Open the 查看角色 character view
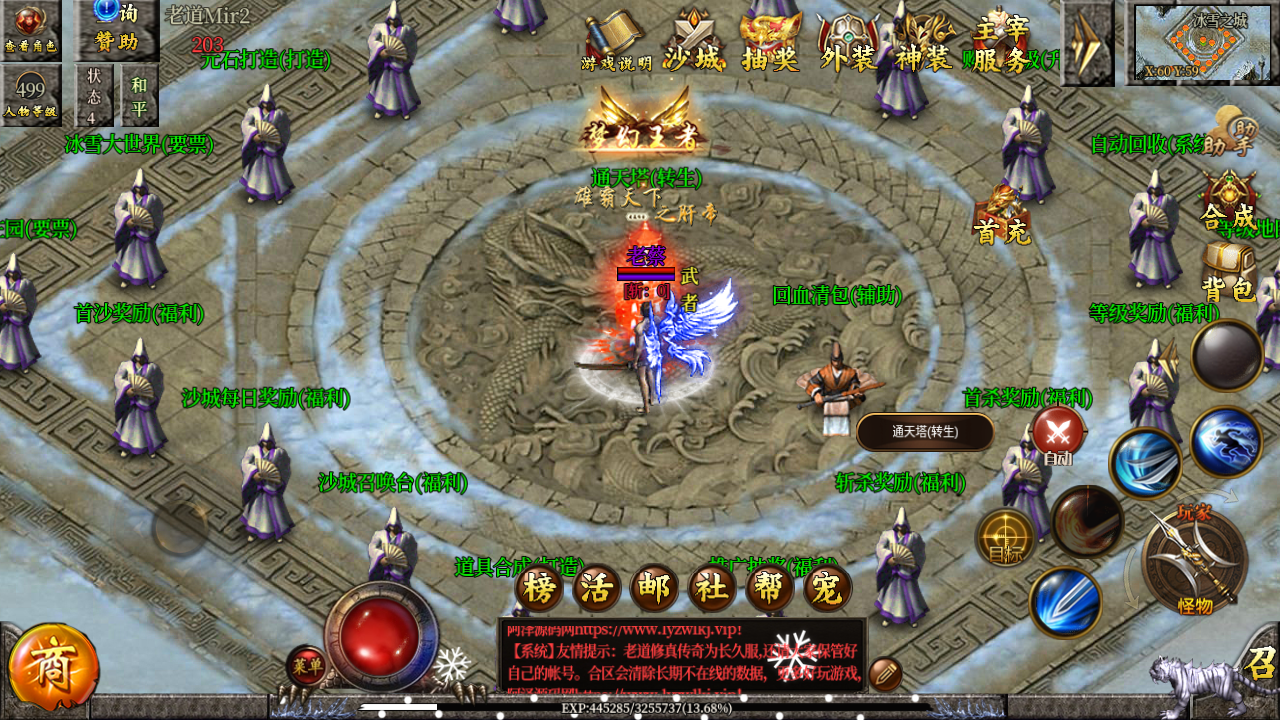 [30, 28]
